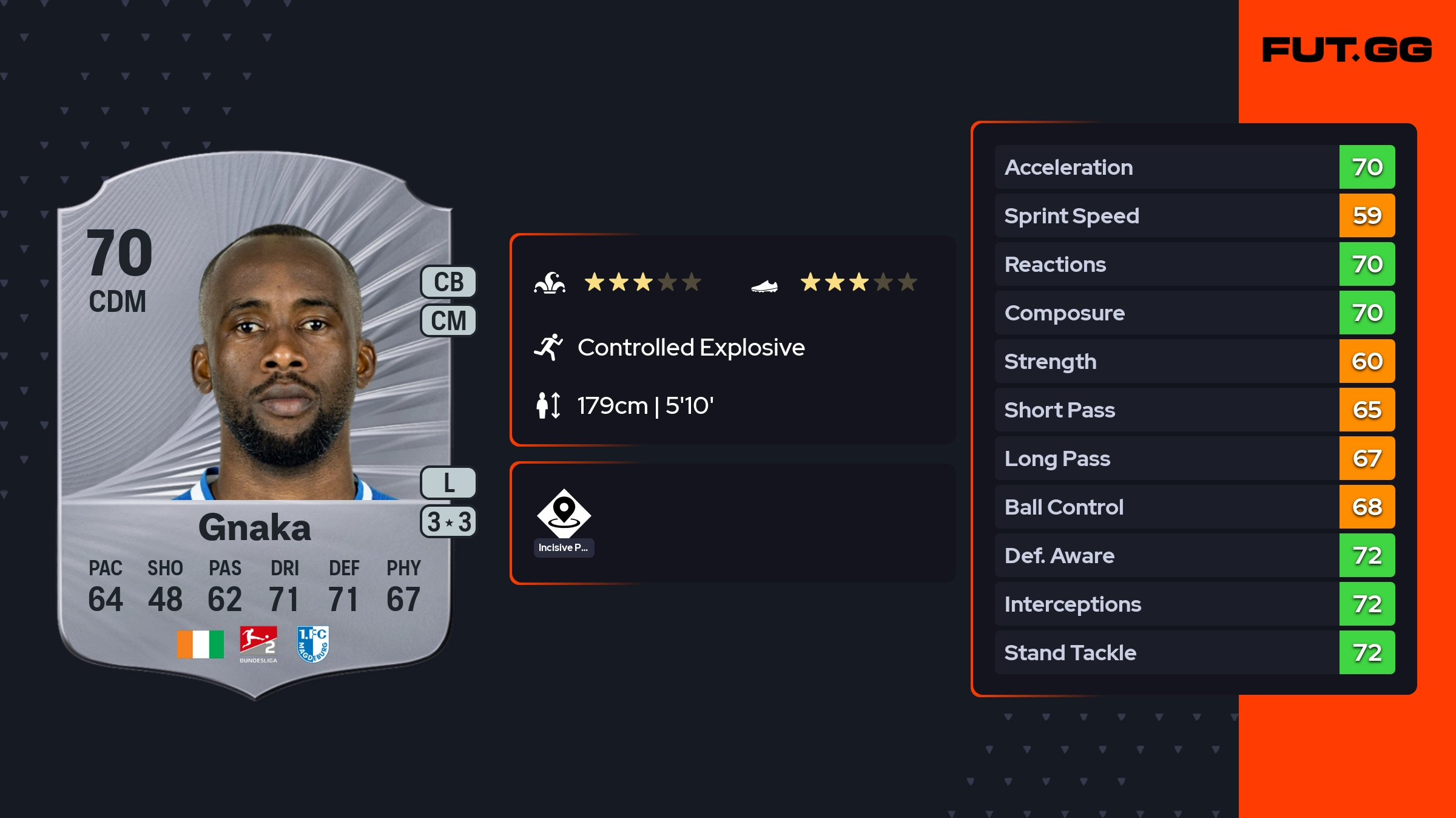Screen dimensions: 1456x818
Task: Click the L preferred foot badge
Action: coord(448,483)
